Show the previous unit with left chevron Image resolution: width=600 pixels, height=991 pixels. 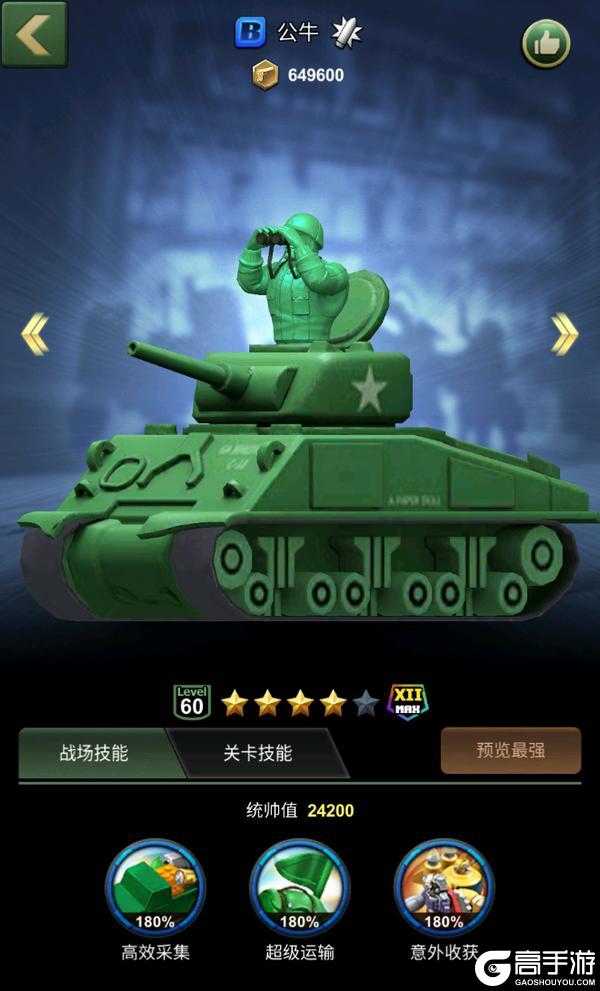(35, 334)
